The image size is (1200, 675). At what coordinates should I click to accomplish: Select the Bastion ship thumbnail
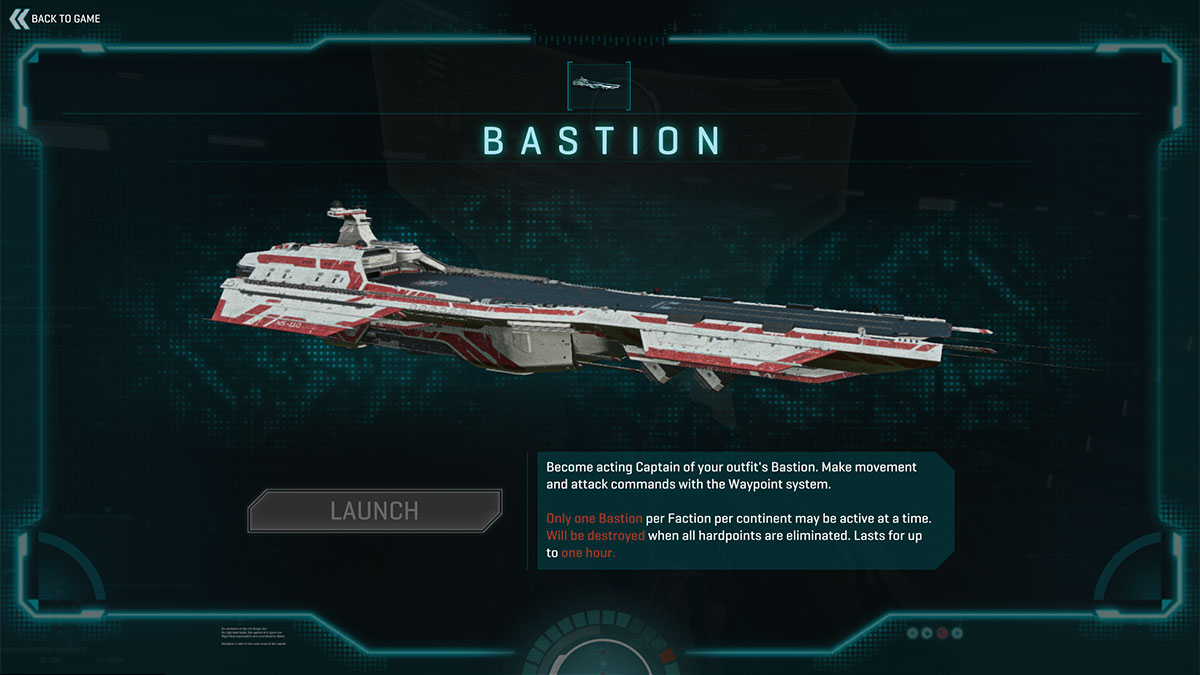point(599,85)
